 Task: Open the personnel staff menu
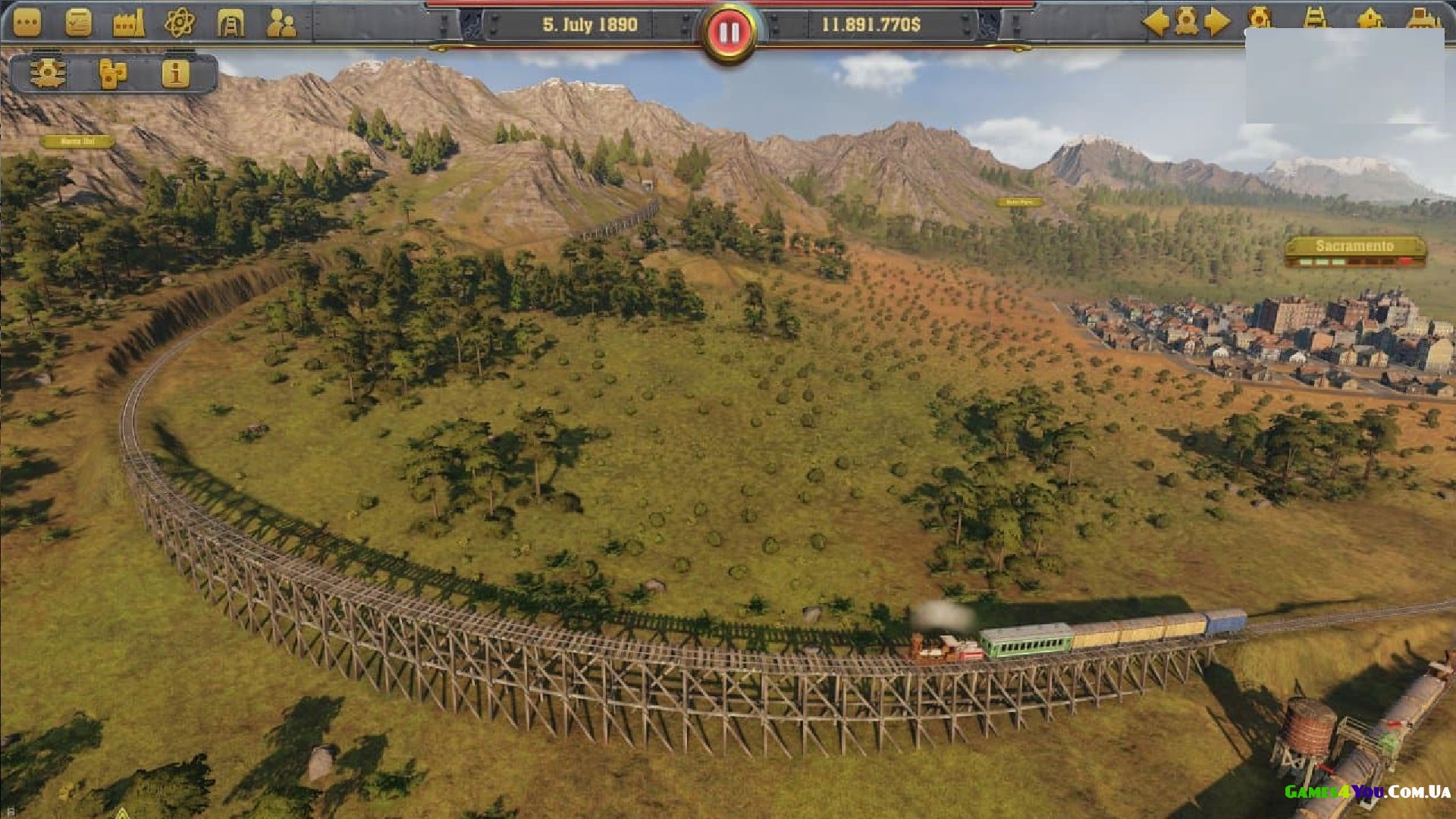pyautogui.click(x=281, y=24)
